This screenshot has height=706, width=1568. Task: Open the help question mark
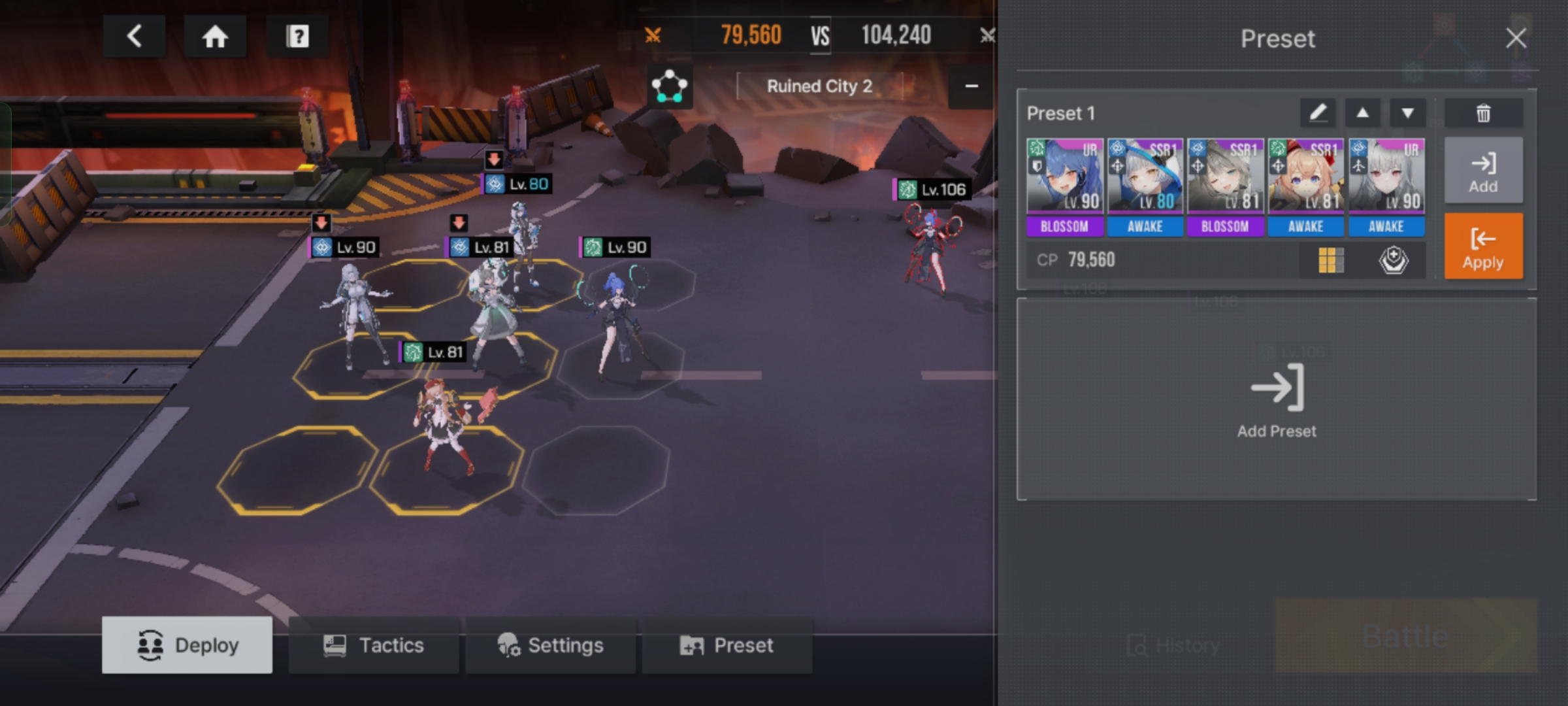297,37
